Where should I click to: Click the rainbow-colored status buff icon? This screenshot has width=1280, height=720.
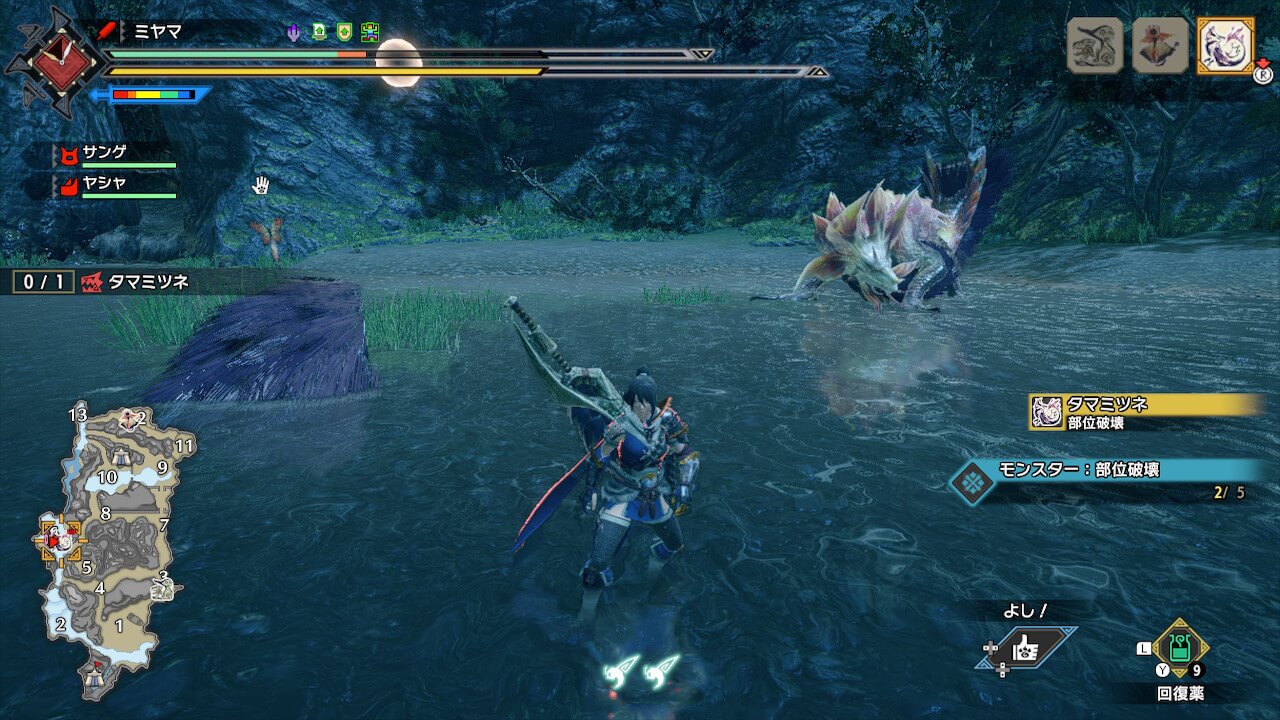370,32
